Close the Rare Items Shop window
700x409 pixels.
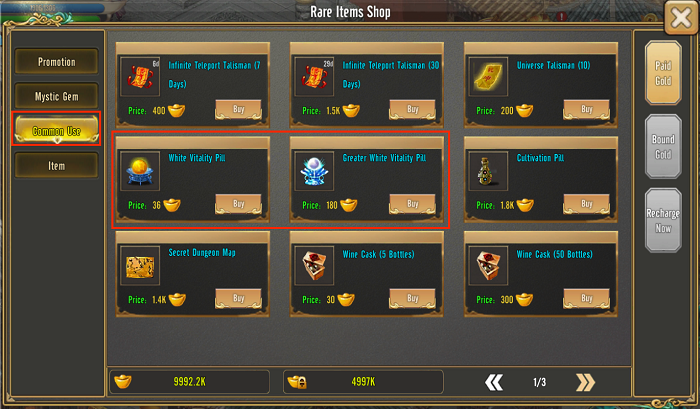(679, 16)
